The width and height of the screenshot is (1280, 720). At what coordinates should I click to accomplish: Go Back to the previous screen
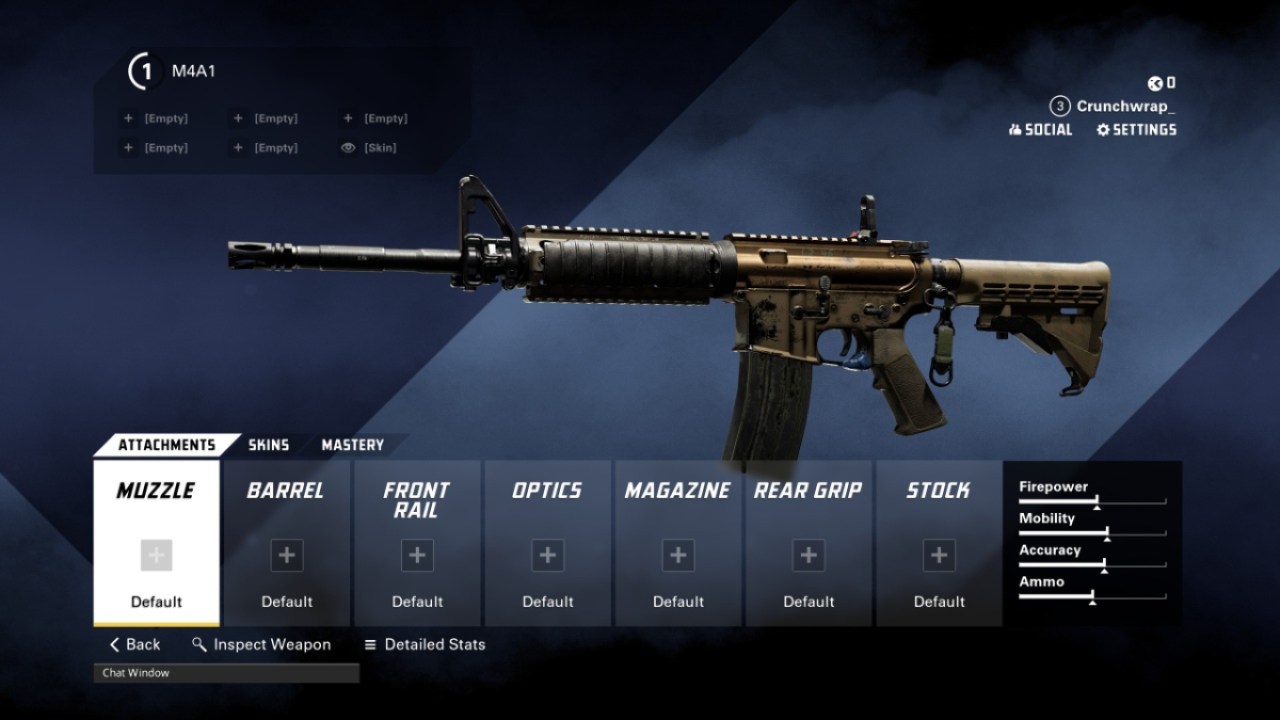coord(135,645)
